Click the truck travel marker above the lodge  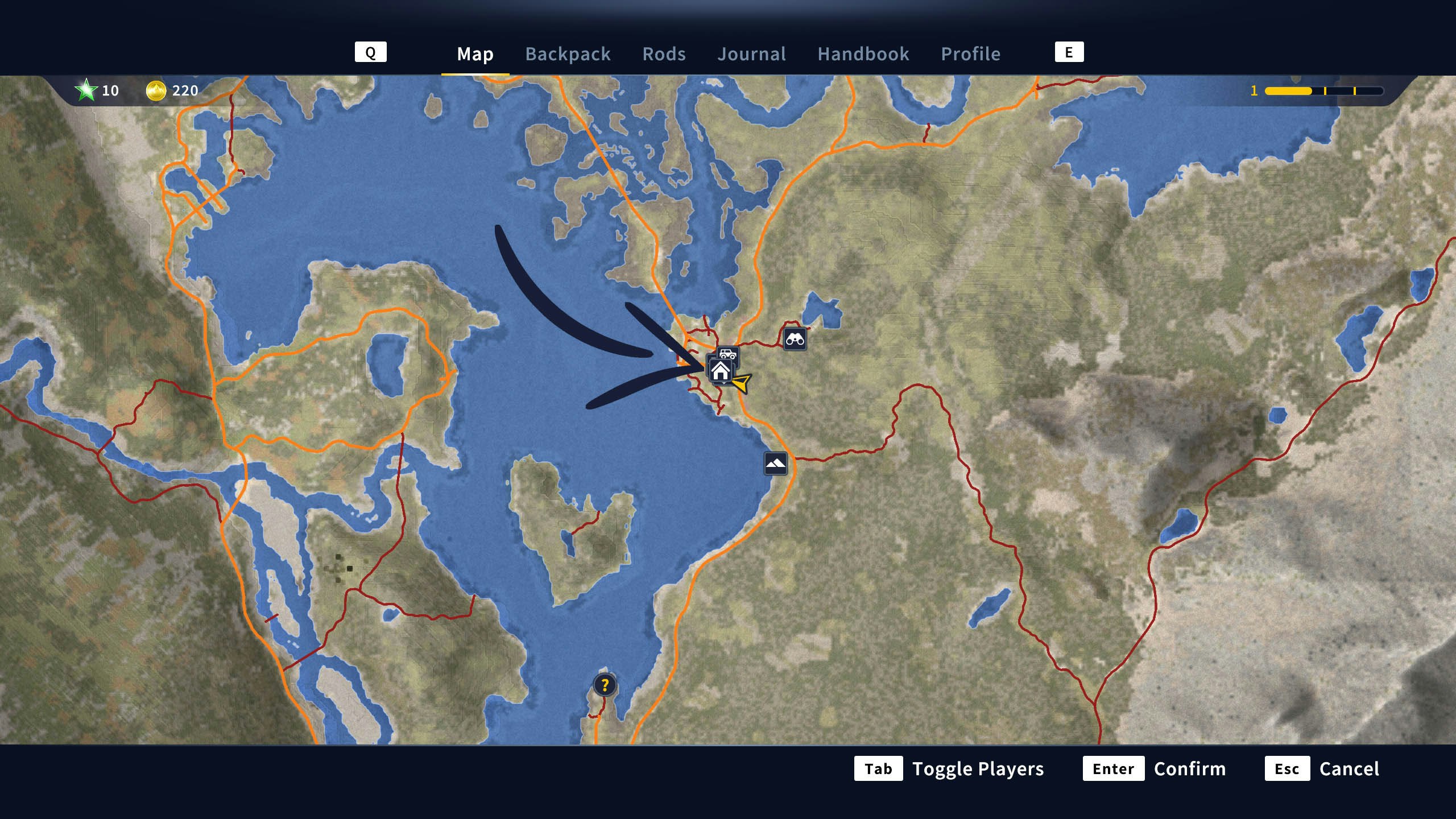729,354
